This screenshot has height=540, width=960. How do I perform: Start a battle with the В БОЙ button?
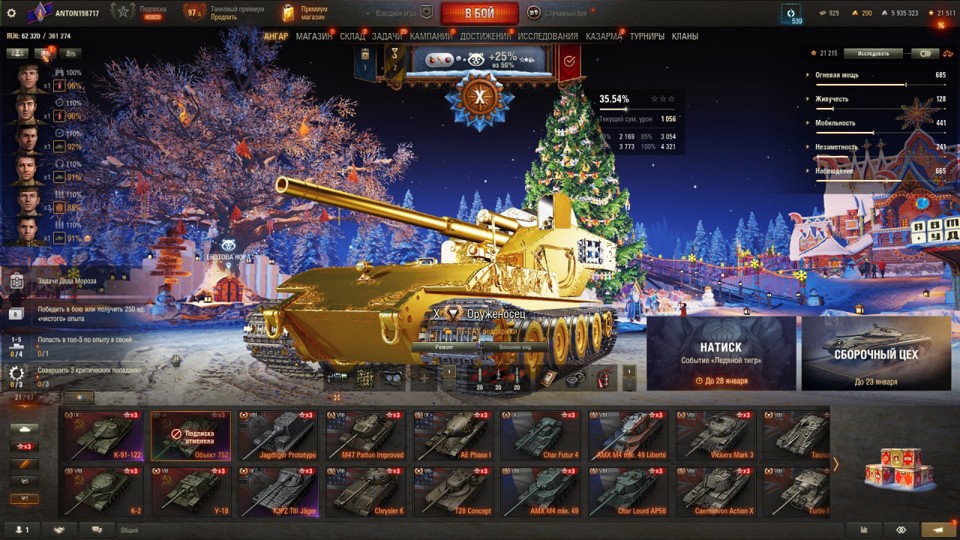[479, 13]
